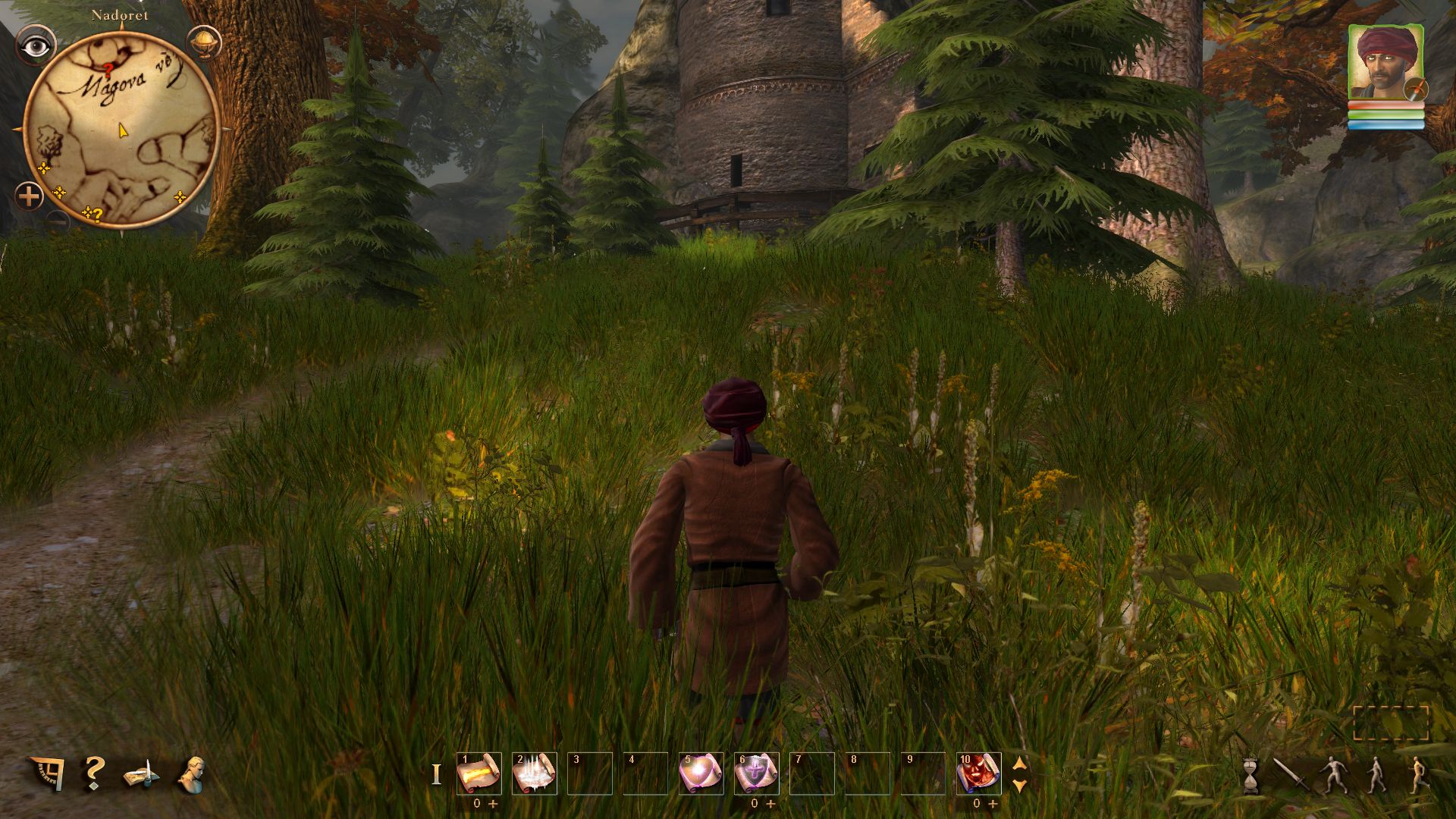1456x819 pixels.
Task: Toggle the sword combat mode icon
Action: click(x=1290, y=775)
